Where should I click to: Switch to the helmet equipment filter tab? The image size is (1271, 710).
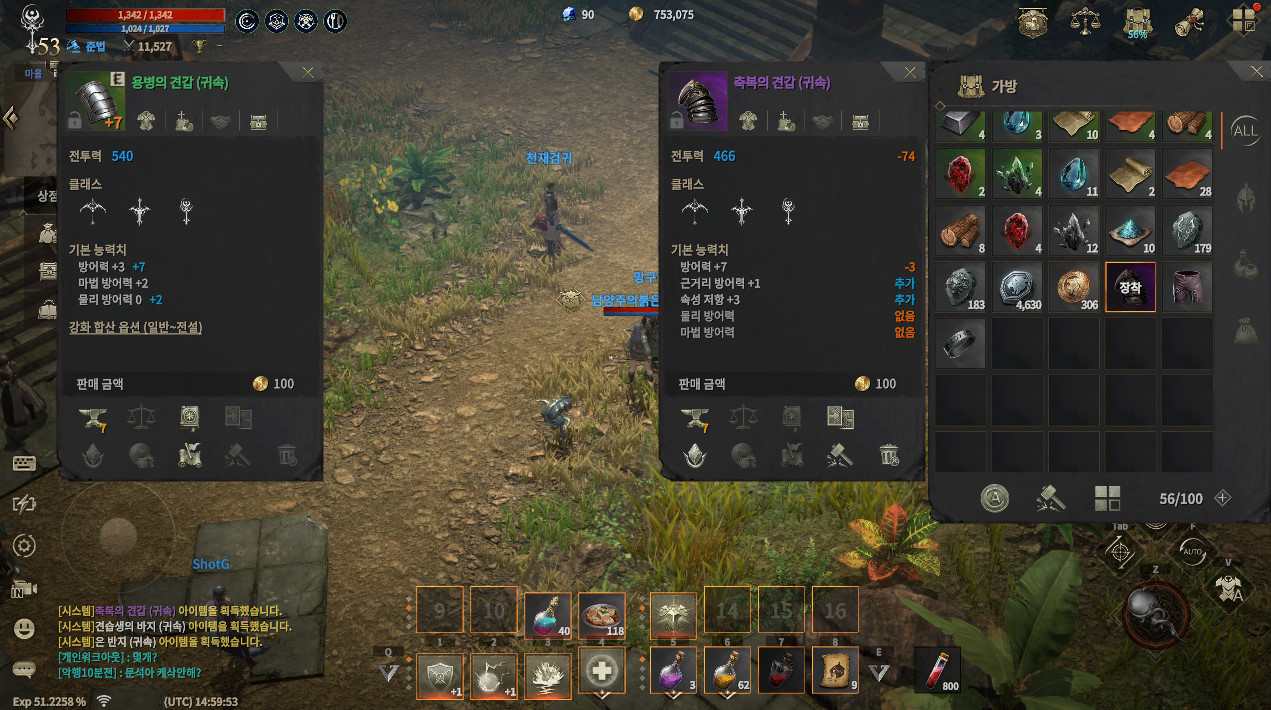point(1246,196)
